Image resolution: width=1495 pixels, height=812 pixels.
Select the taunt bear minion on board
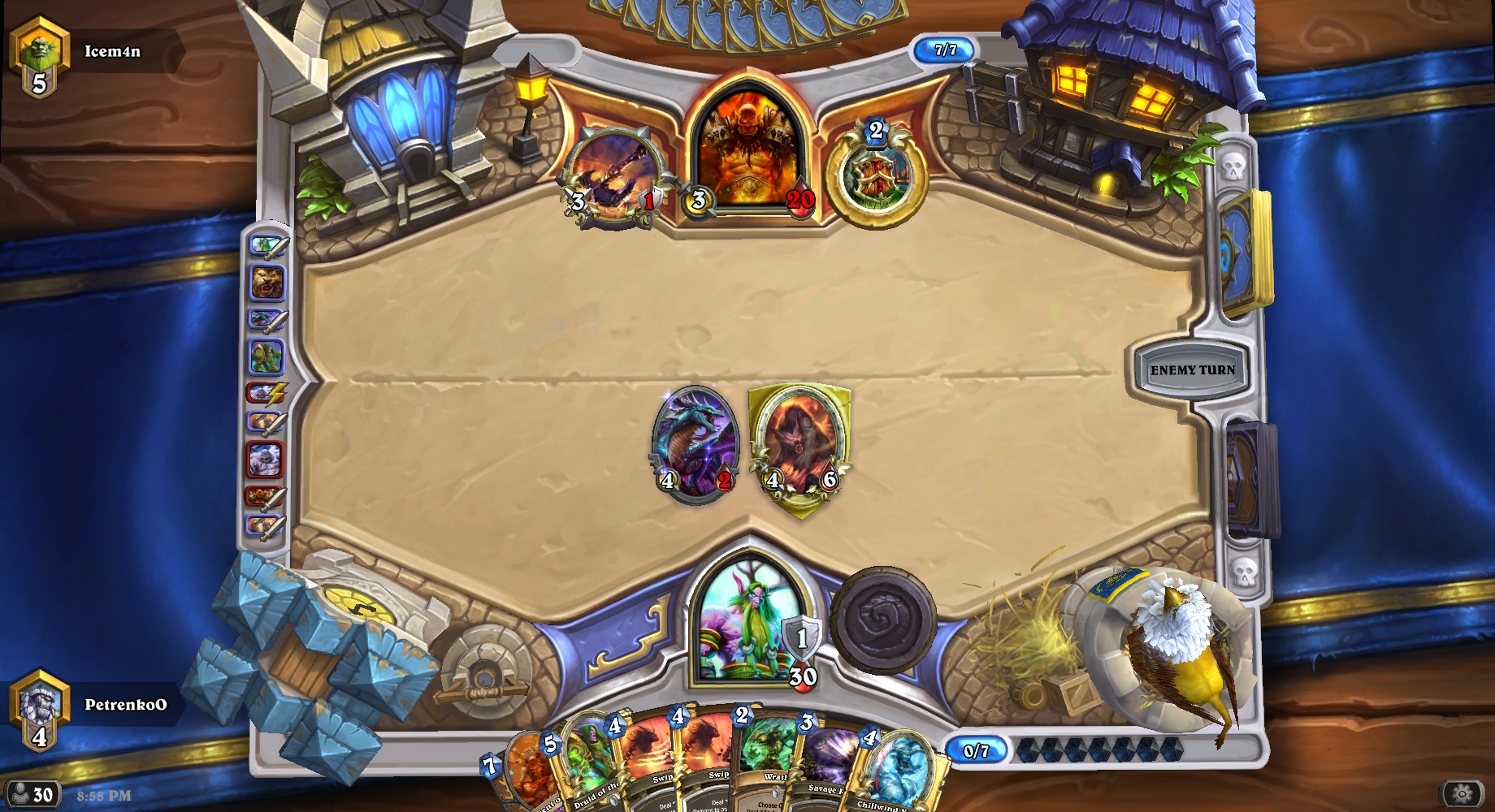tap(800, 445)
